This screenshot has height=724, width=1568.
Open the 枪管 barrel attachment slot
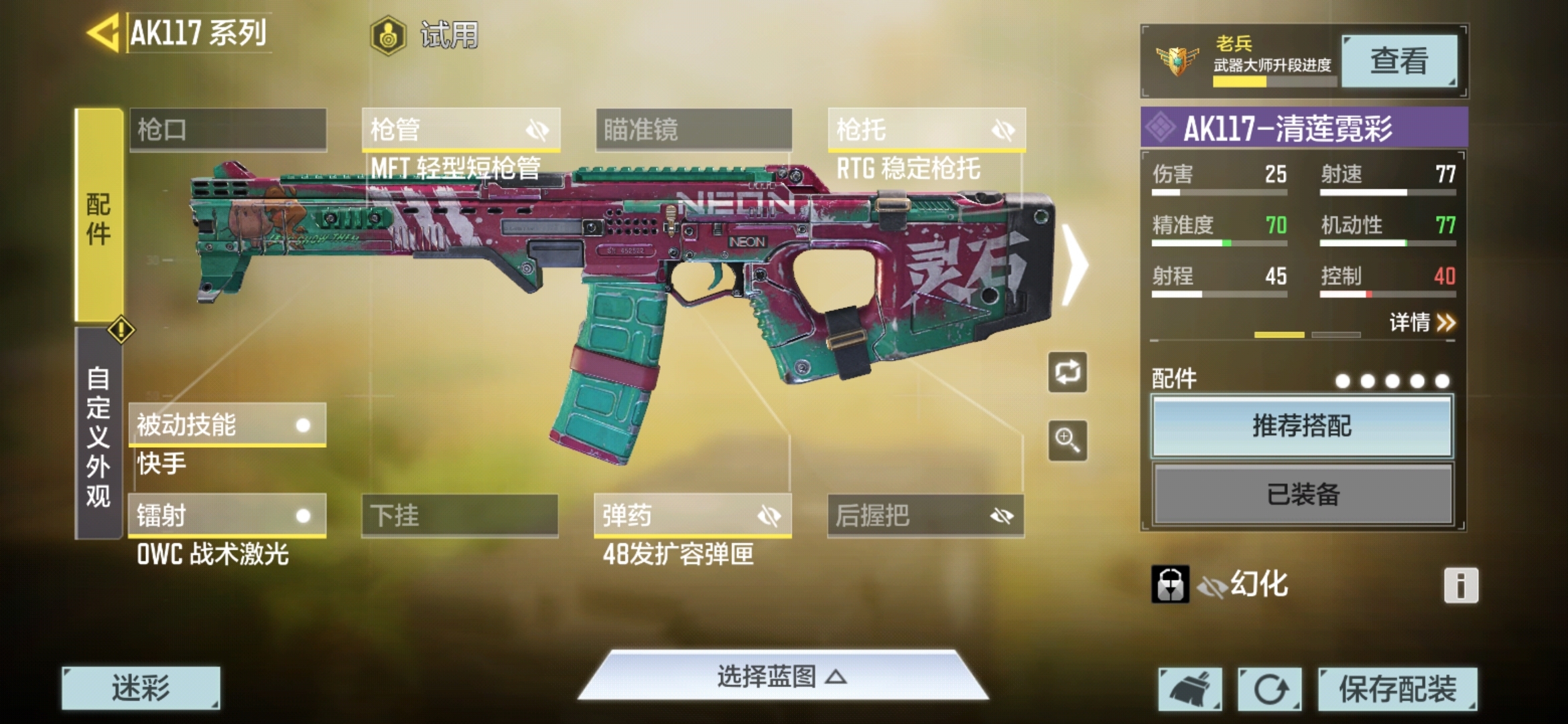460,129
